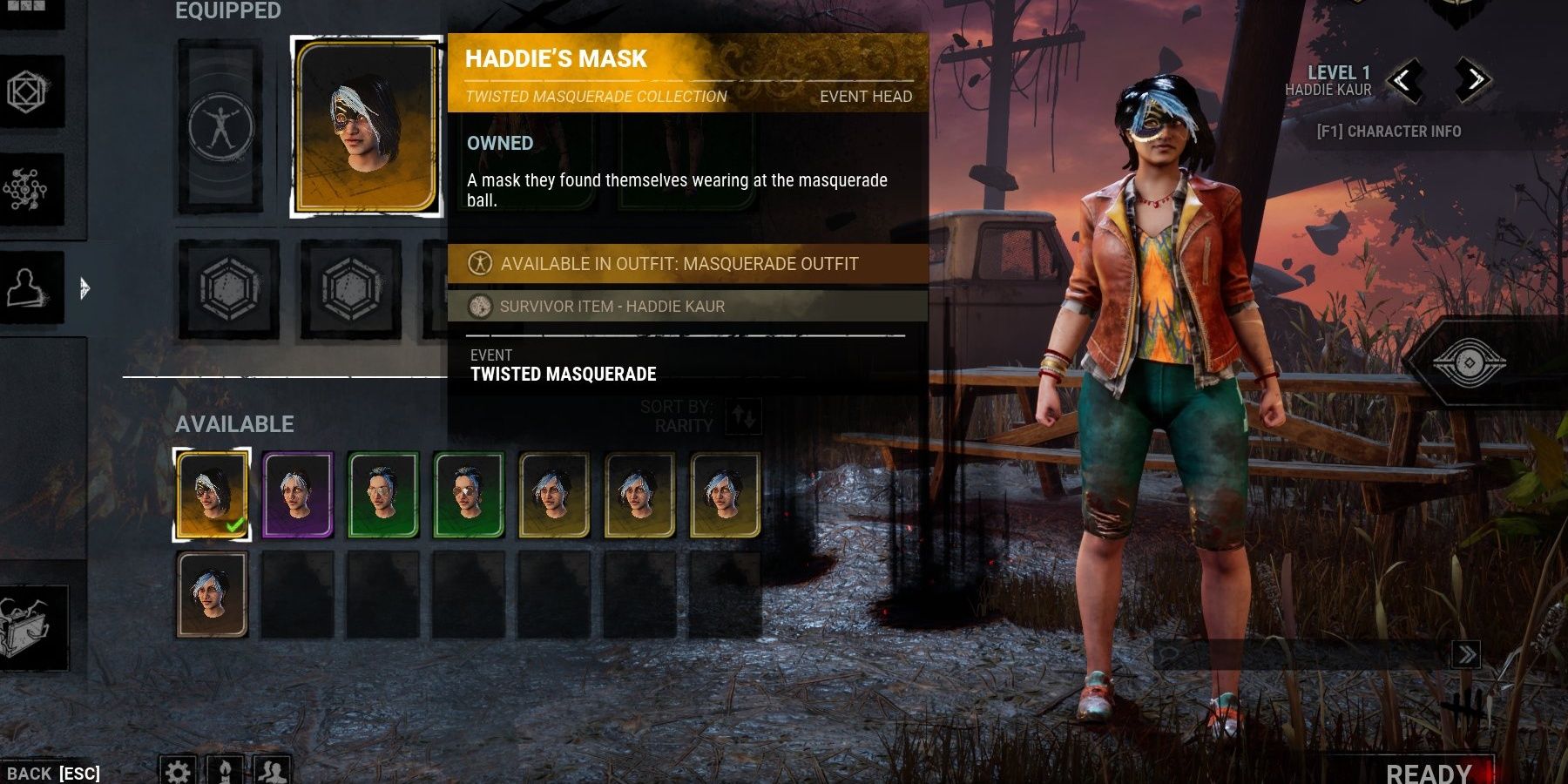Switch to the Masquerade Outfit entry
Viewport: 1568px width, 784px height.
679,263
